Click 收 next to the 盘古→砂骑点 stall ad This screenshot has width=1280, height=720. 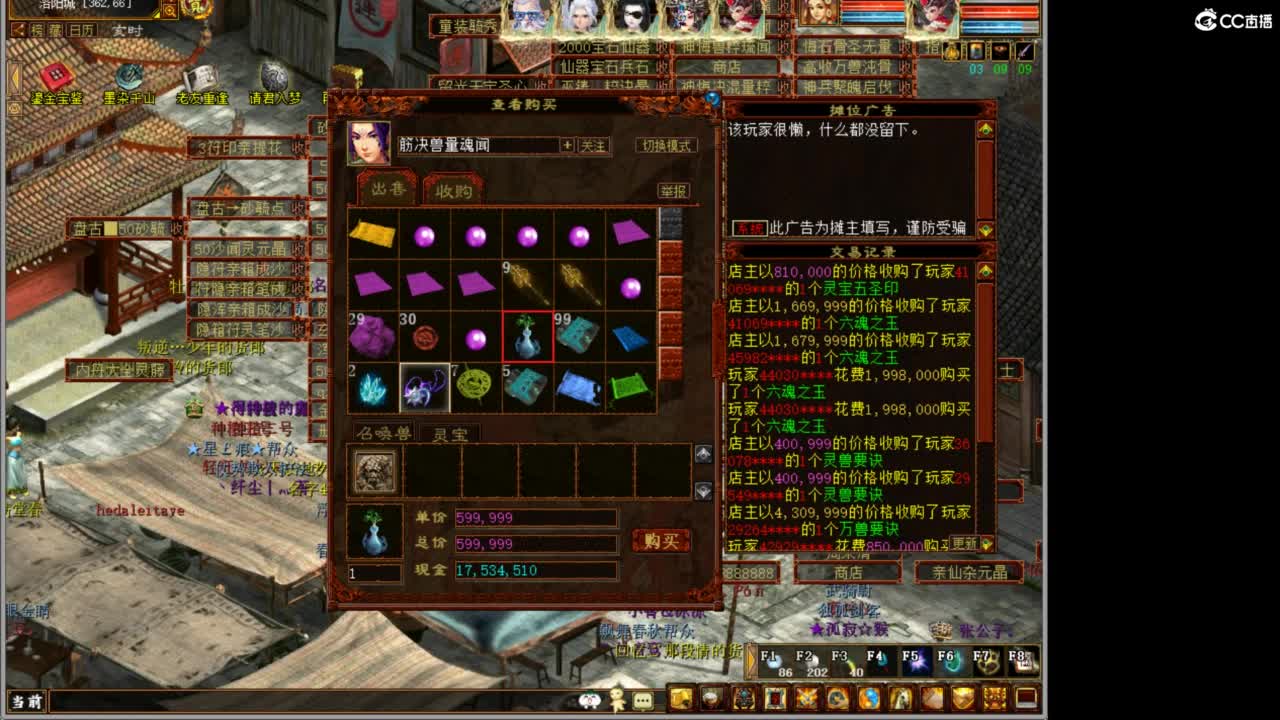coord(299,206)
